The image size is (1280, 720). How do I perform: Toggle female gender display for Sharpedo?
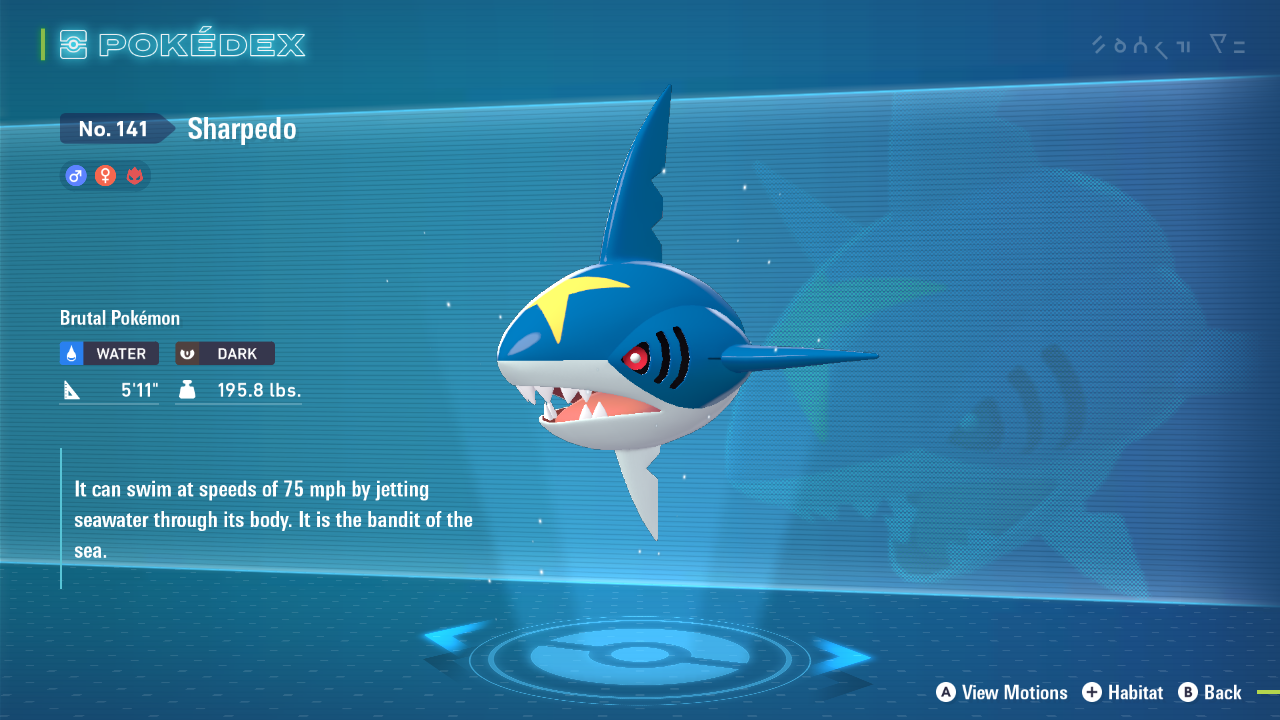click(105, 176)
